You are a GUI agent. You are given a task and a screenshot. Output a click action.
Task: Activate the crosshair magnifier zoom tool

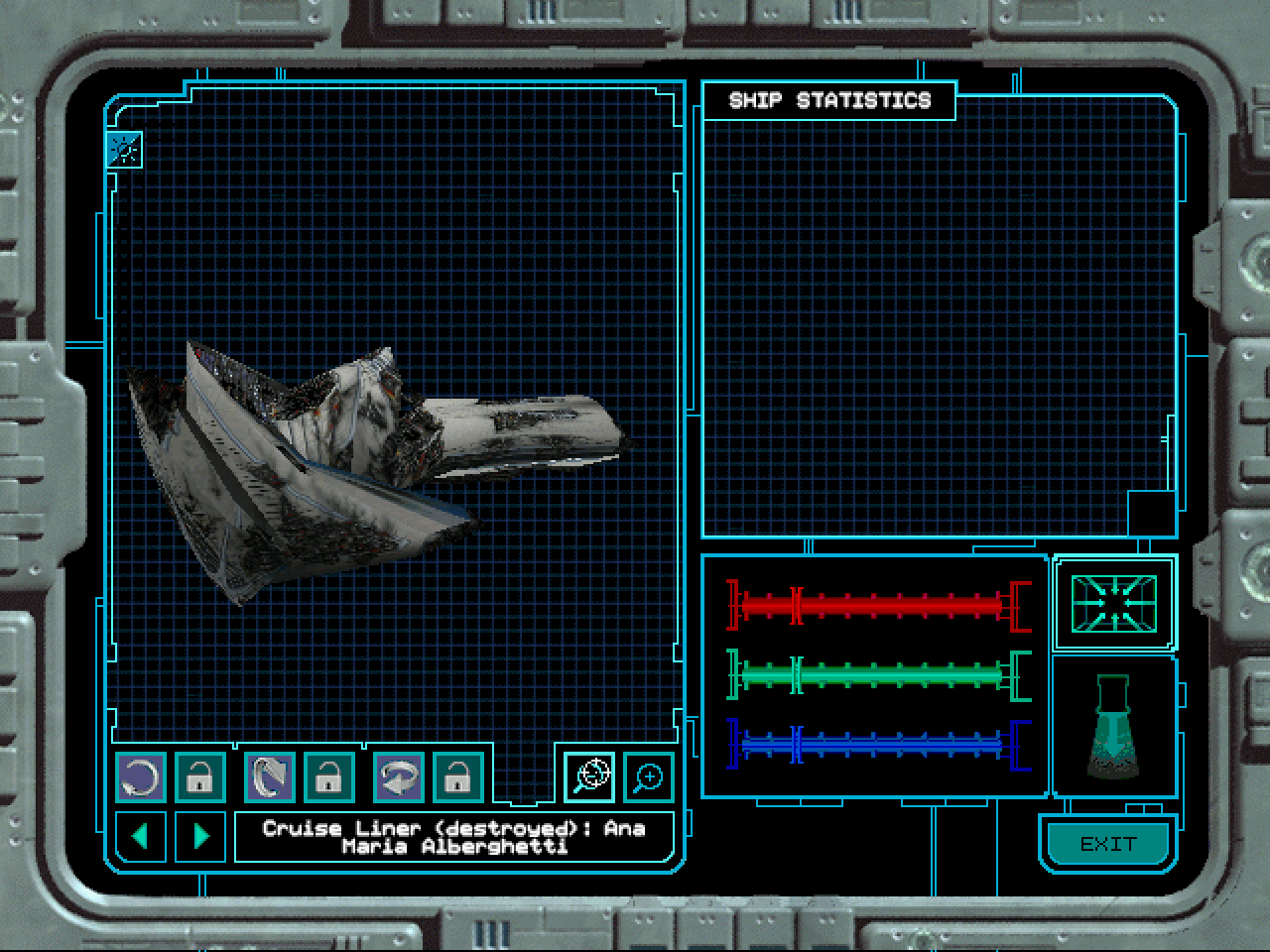pos(590,775)
